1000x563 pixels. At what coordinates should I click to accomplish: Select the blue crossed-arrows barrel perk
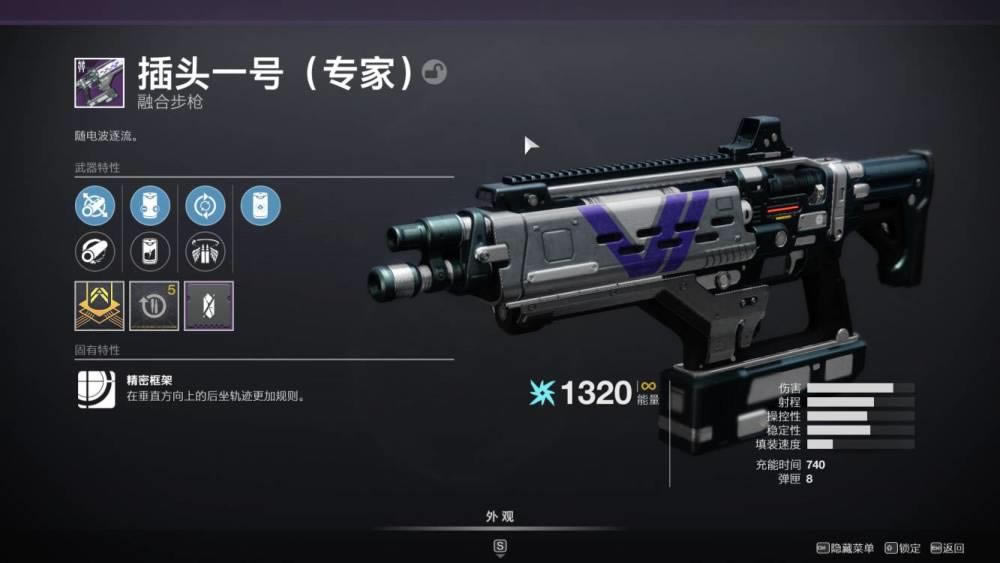(94, 206)
